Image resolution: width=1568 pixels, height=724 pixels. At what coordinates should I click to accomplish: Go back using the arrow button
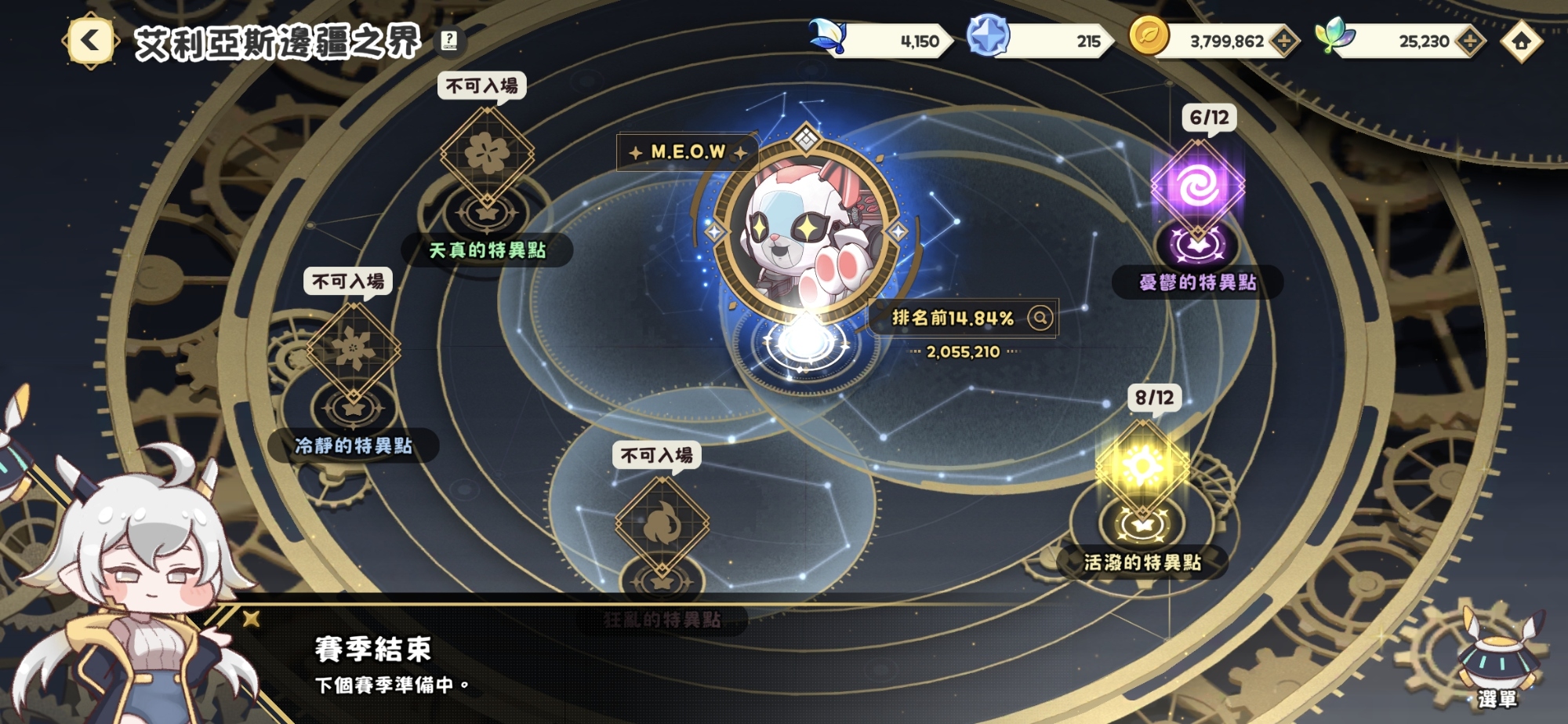90,41
